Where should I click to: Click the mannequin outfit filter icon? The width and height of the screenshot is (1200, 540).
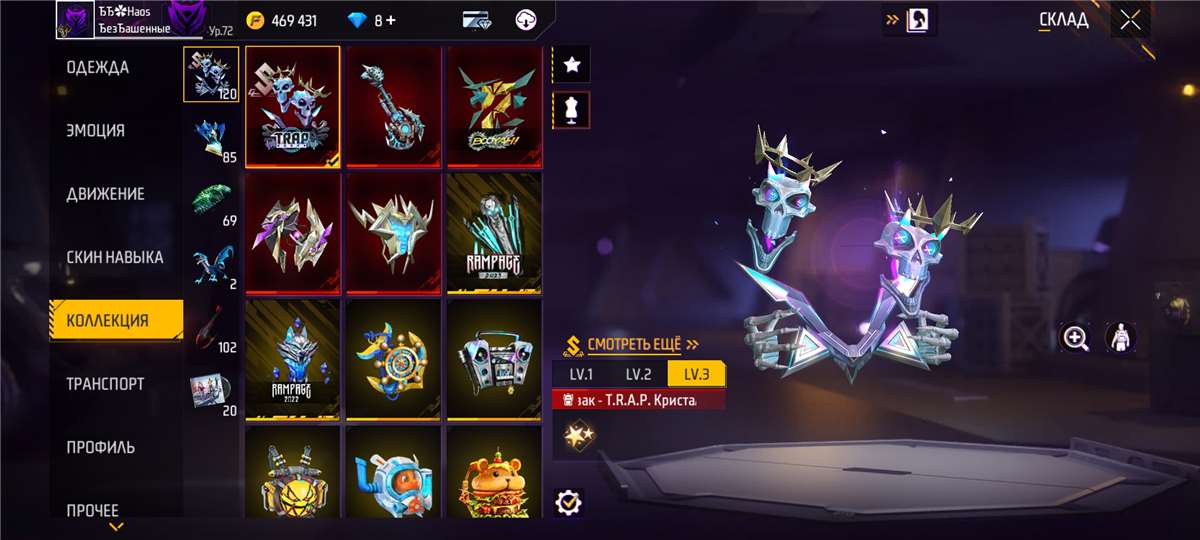coord(572,110)
